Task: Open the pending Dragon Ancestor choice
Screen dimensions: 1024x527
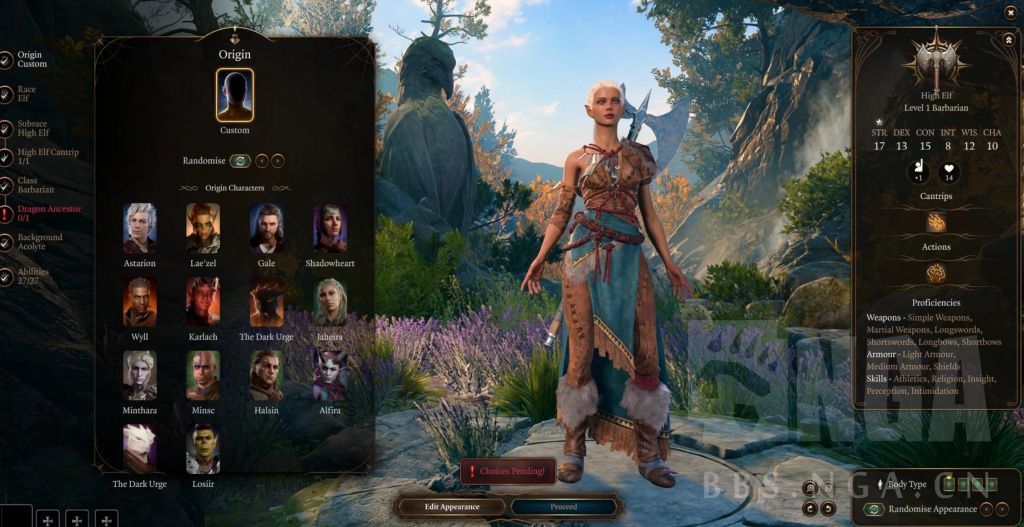Action: 48,213
